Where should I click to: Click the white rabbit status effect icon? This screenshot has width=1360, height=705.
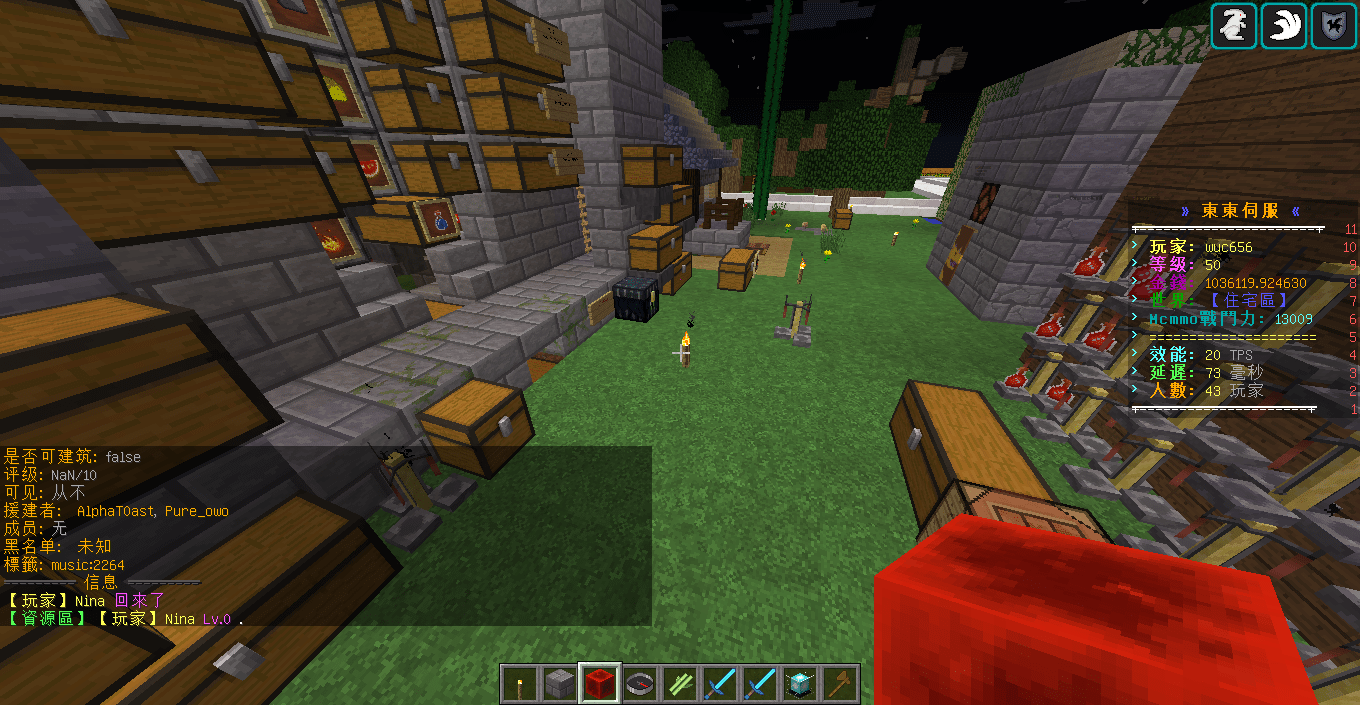(x=1234, y=25)
